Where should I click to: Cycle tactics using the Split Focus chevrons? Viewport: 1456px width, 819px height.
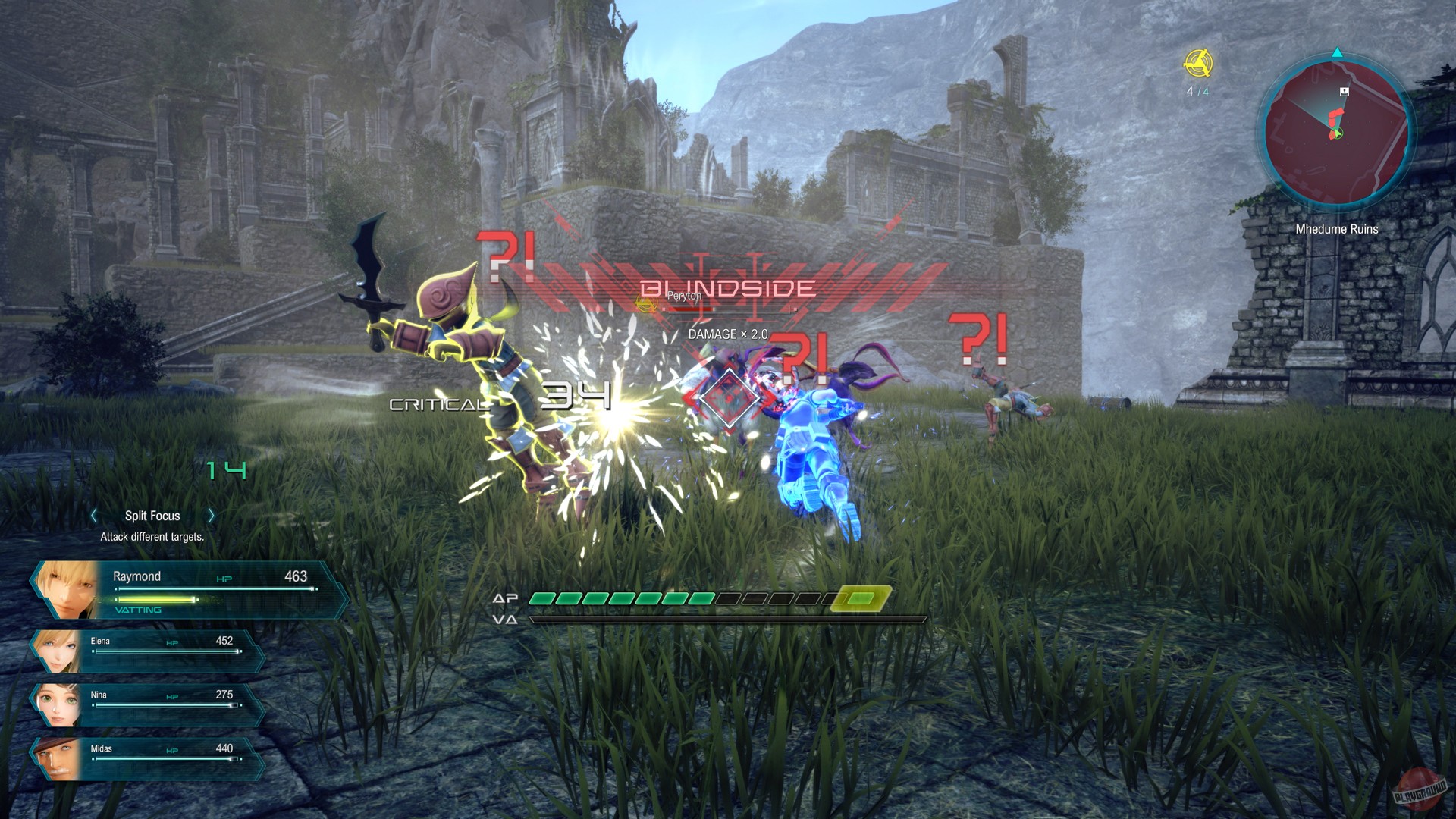click(211, 516)
